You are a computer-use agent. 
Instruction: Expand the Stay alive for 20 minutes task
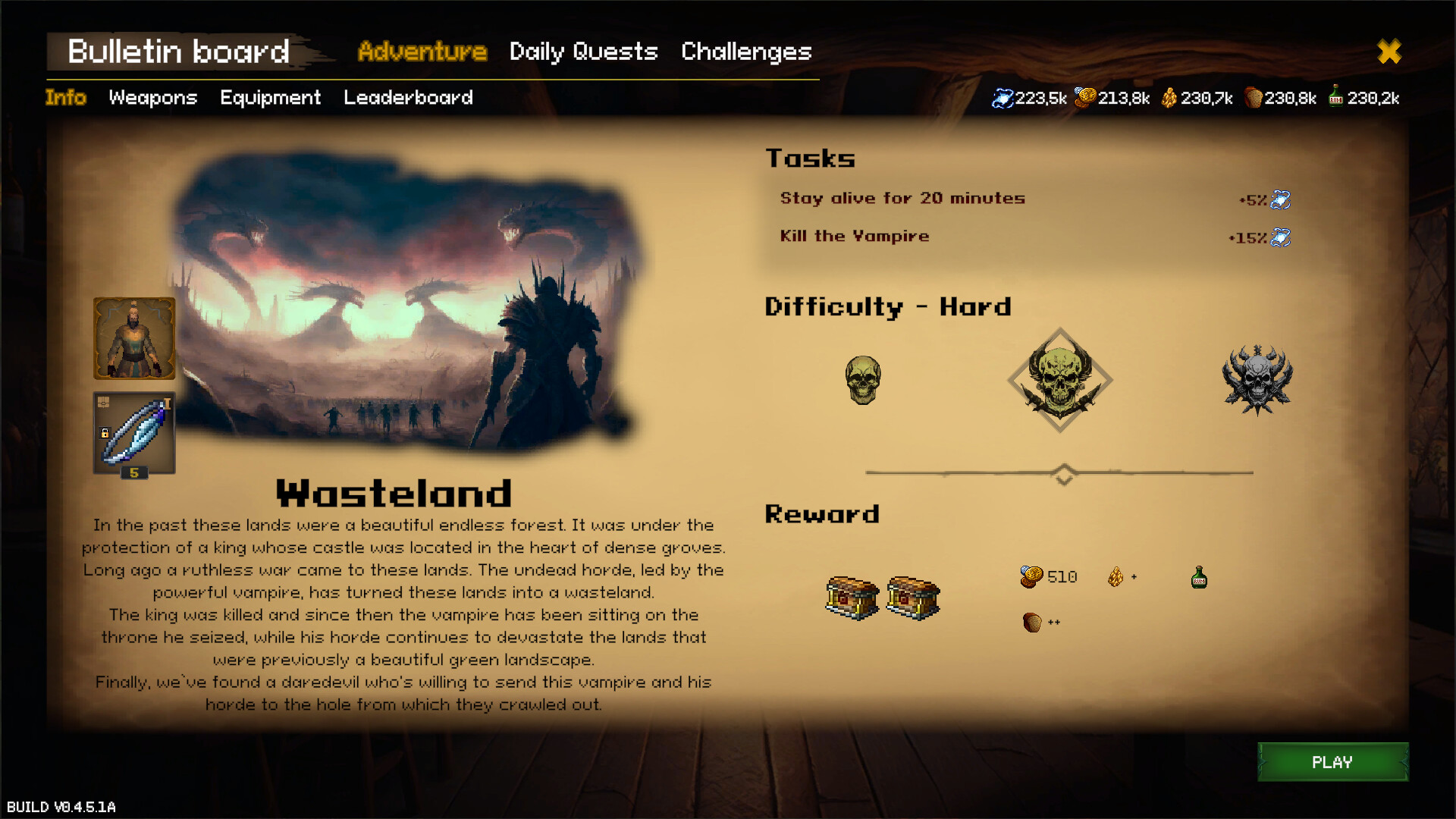902,199
